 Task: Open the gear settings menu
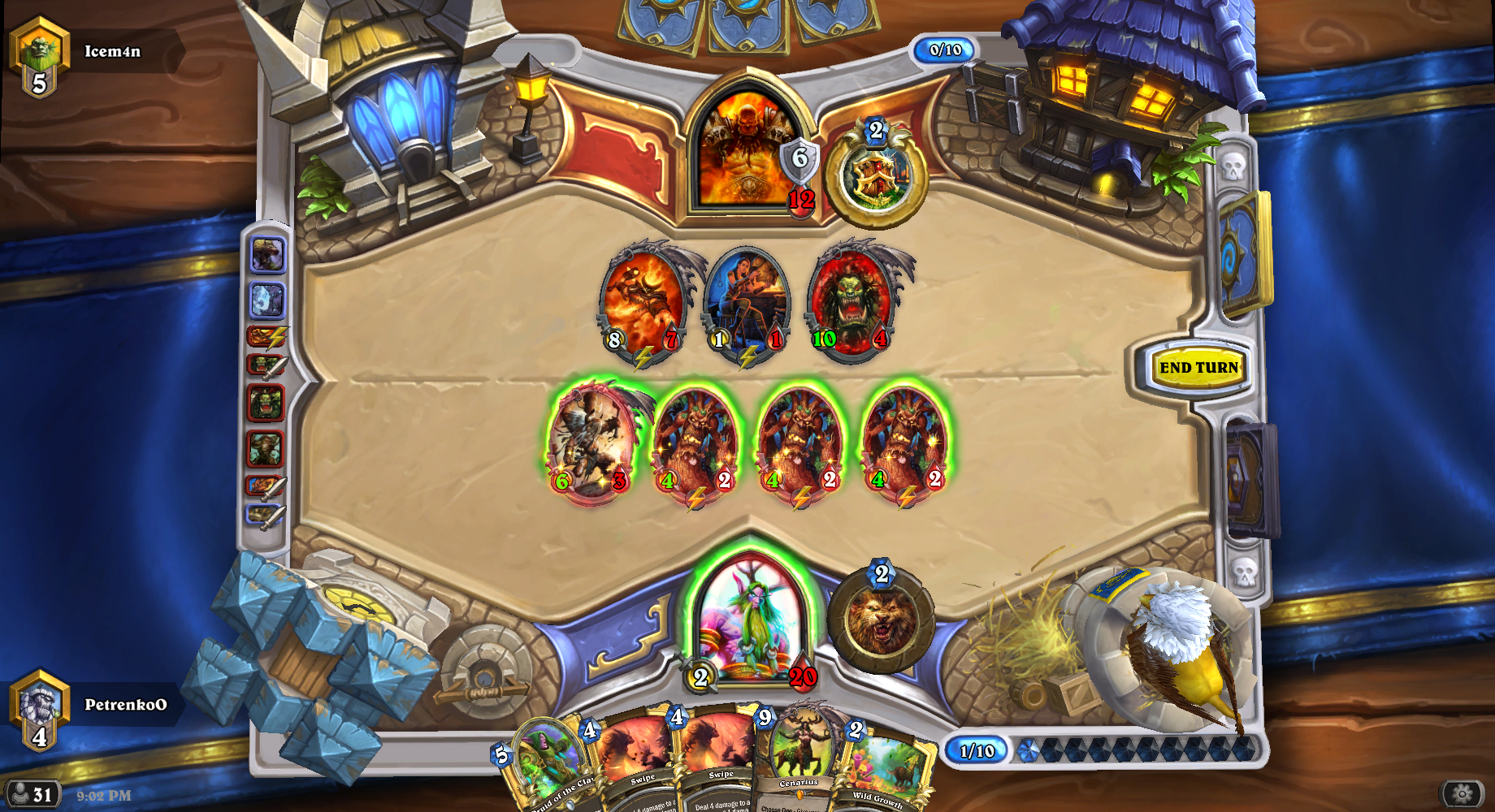(1462, 793)
